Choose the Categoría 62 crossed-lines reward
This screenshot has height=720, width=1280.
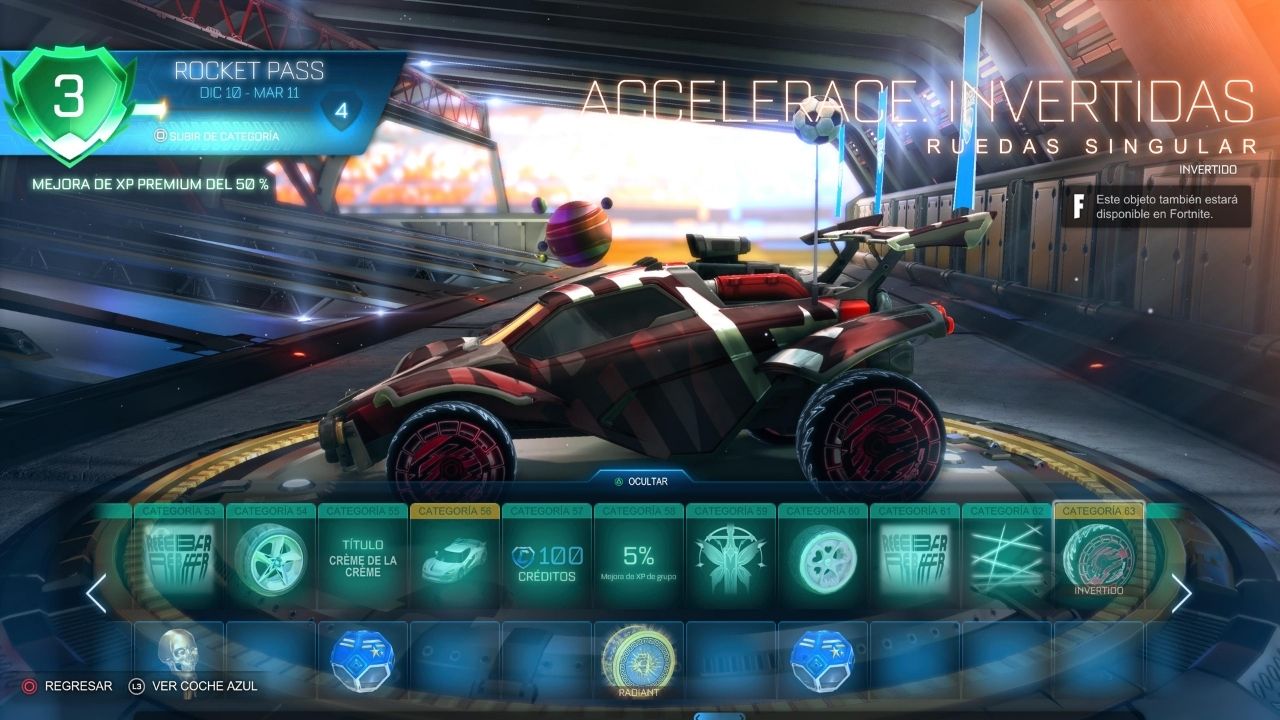[1006, 562]
